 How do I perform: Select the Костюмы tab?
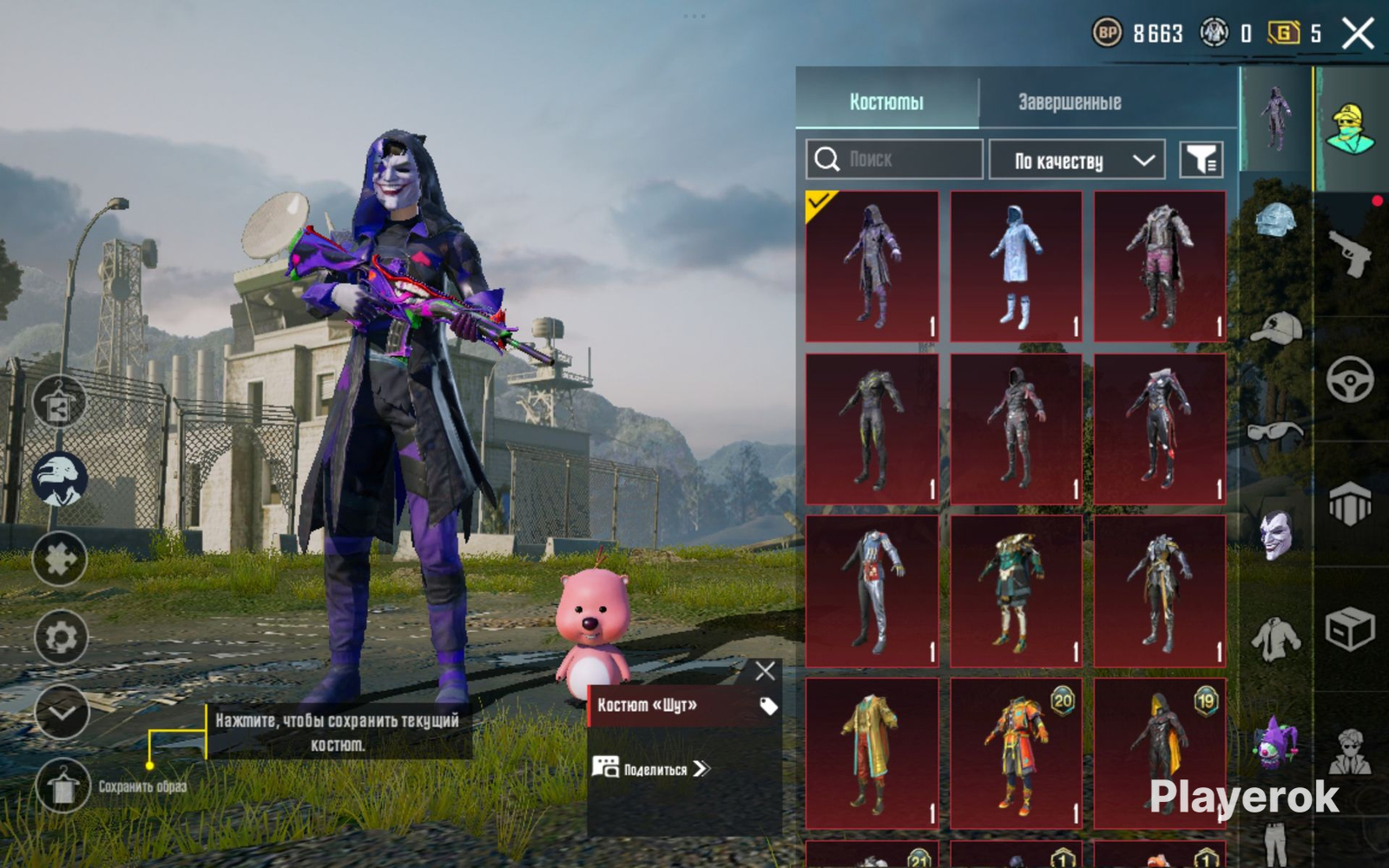click(x=886, y=102)
